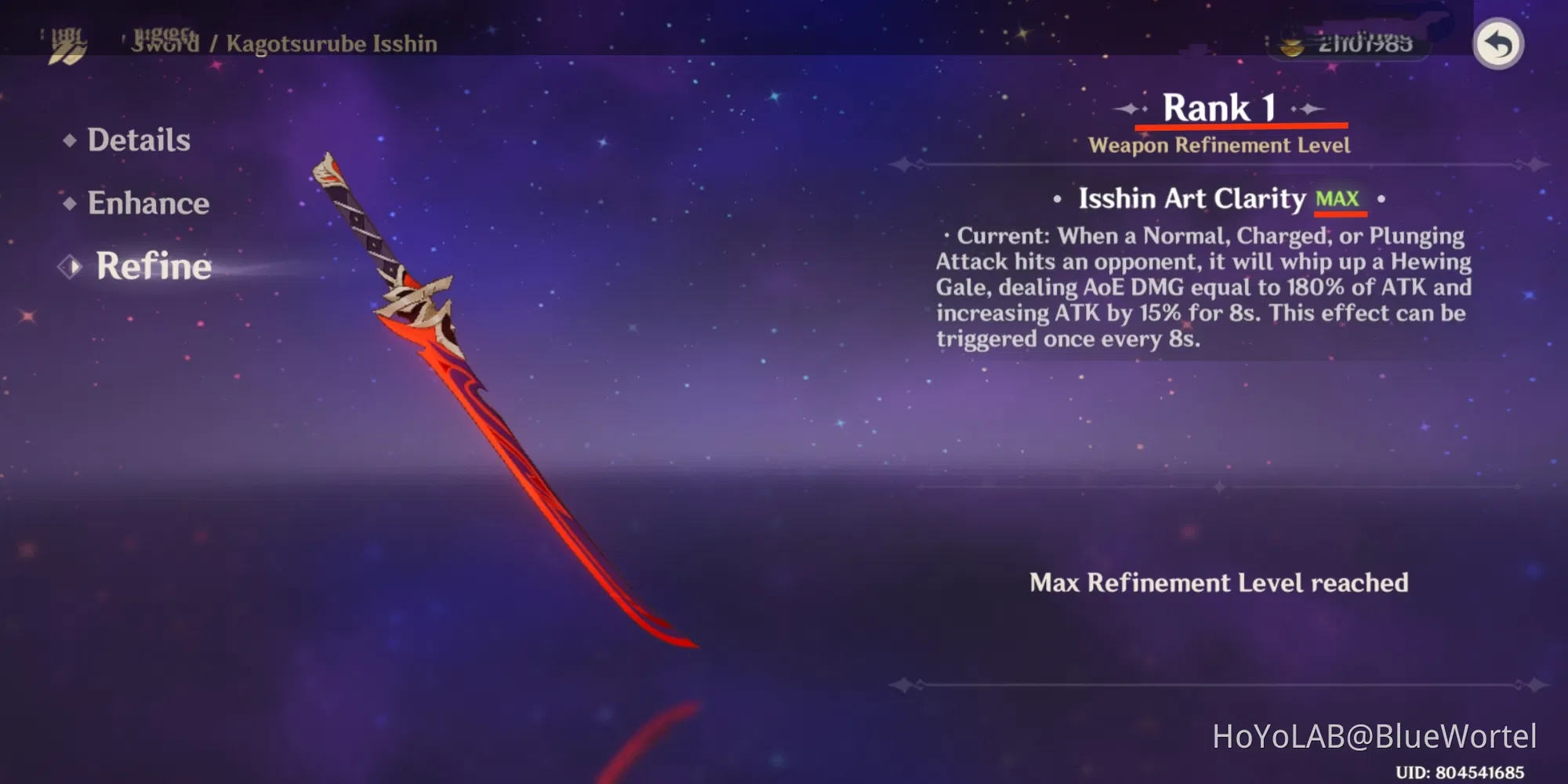
Task: Click the diamond bullet beside Enhance
Action: 71,203
